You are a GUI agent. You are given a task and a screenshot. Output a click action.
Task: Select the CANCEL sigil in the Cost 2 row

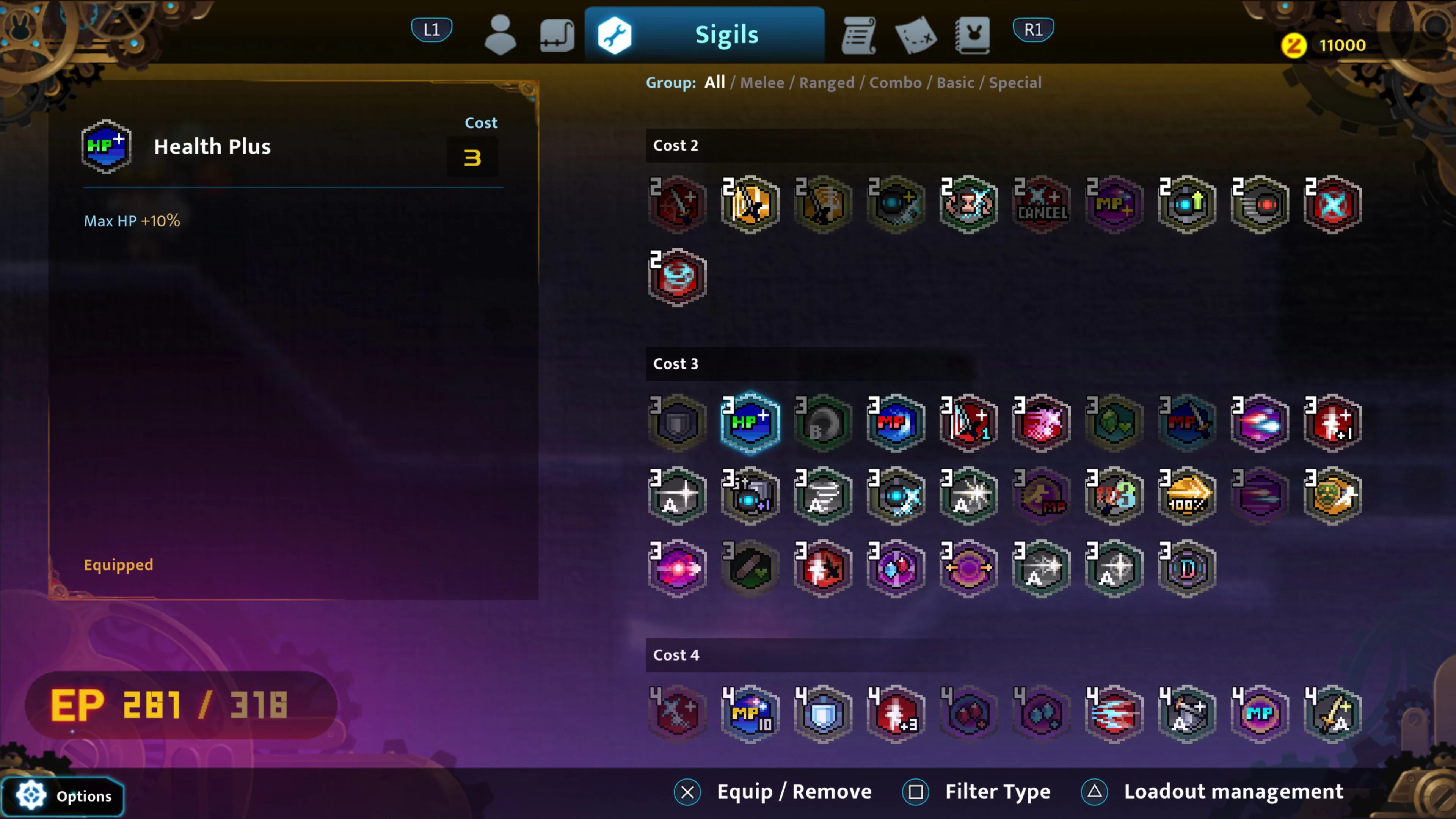1041,204
